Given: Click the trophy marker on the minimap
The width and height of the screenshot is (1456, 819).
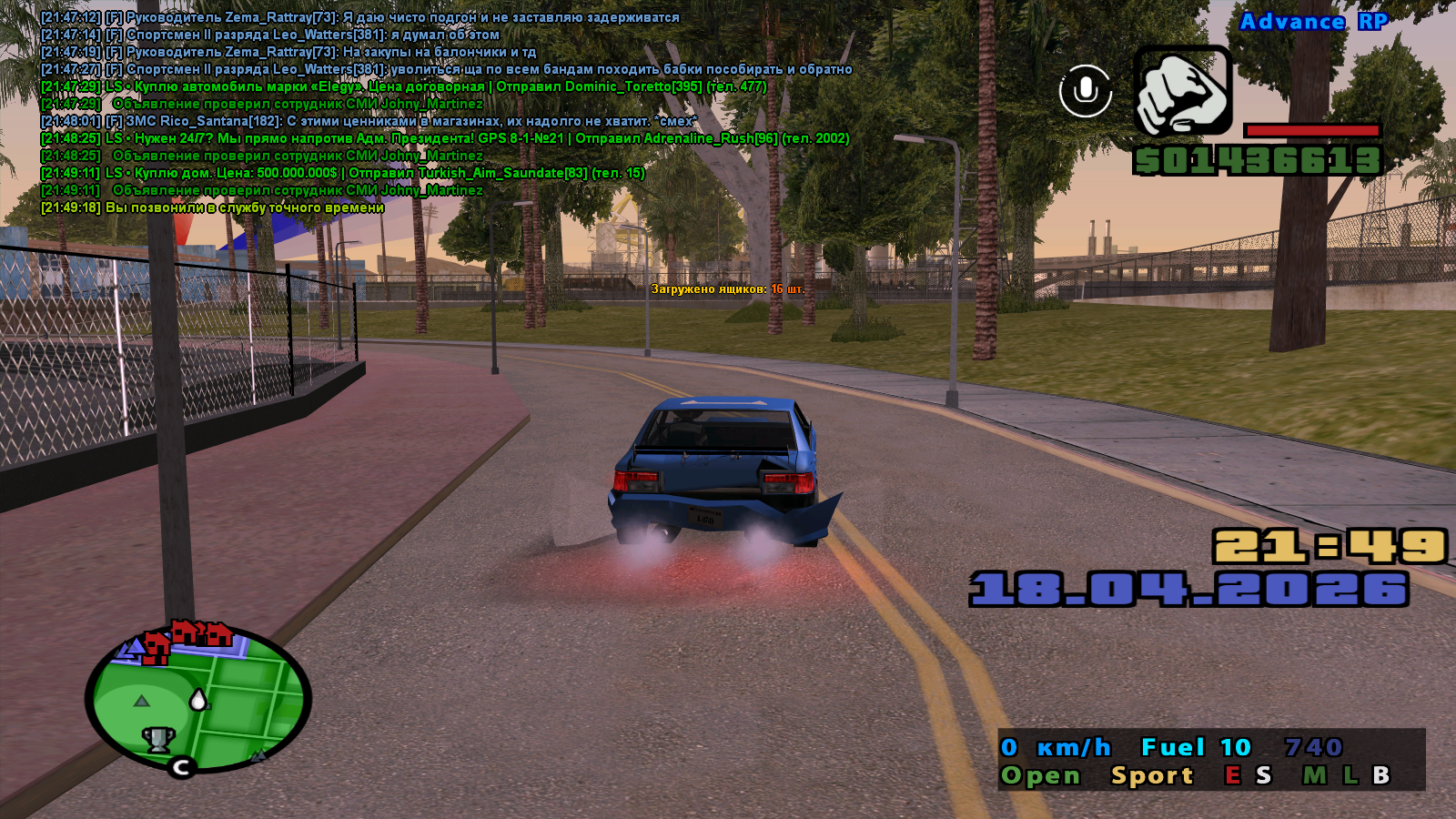Looking at the screenshot, I should click(158, 738).
